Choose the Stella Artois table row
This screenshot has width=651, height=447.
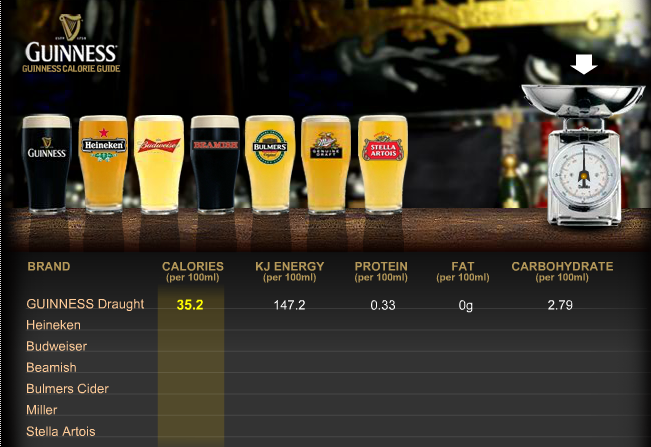(x=61, y=431)
